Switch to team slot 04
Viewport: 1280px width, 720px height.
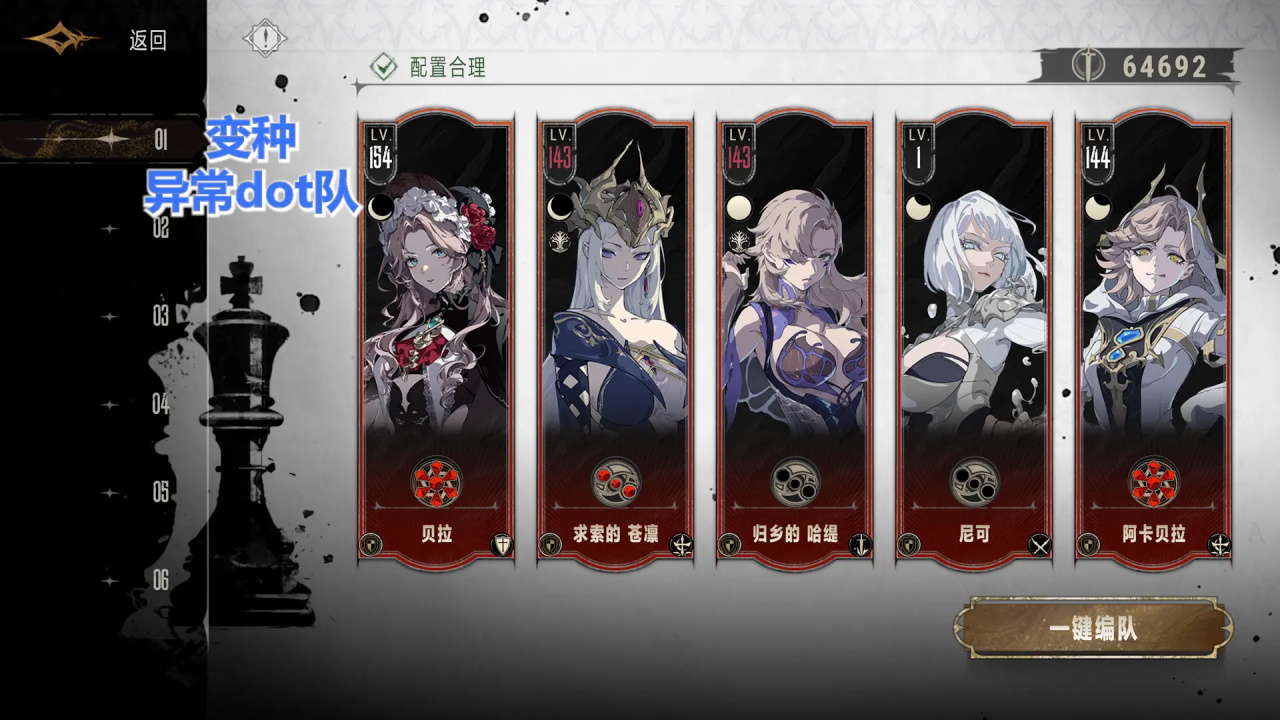160,404
